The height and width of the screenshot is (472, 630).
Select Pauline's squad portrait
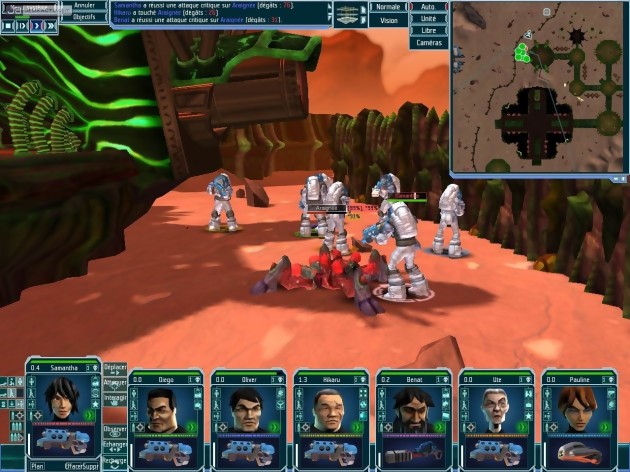(576, 408)
